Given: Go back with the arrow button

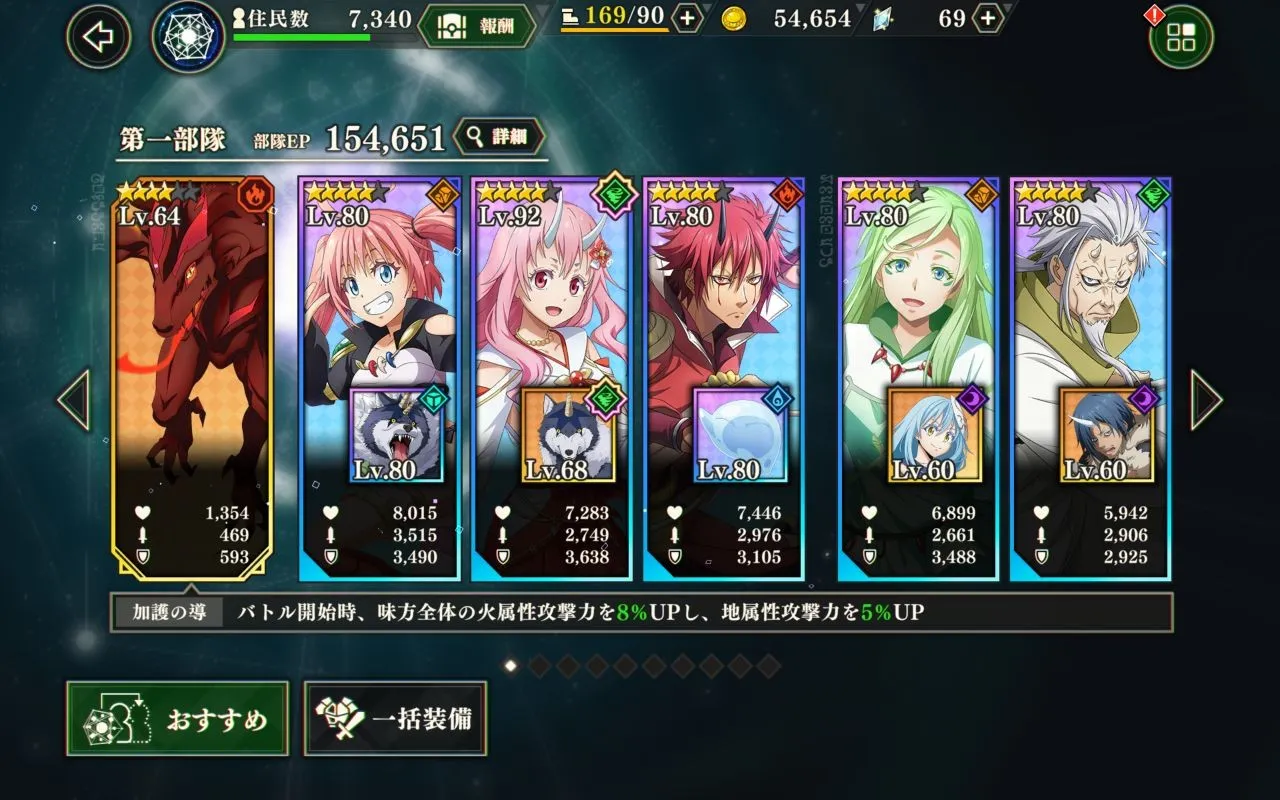Looking at the screenshot, I should click(98, 37).
